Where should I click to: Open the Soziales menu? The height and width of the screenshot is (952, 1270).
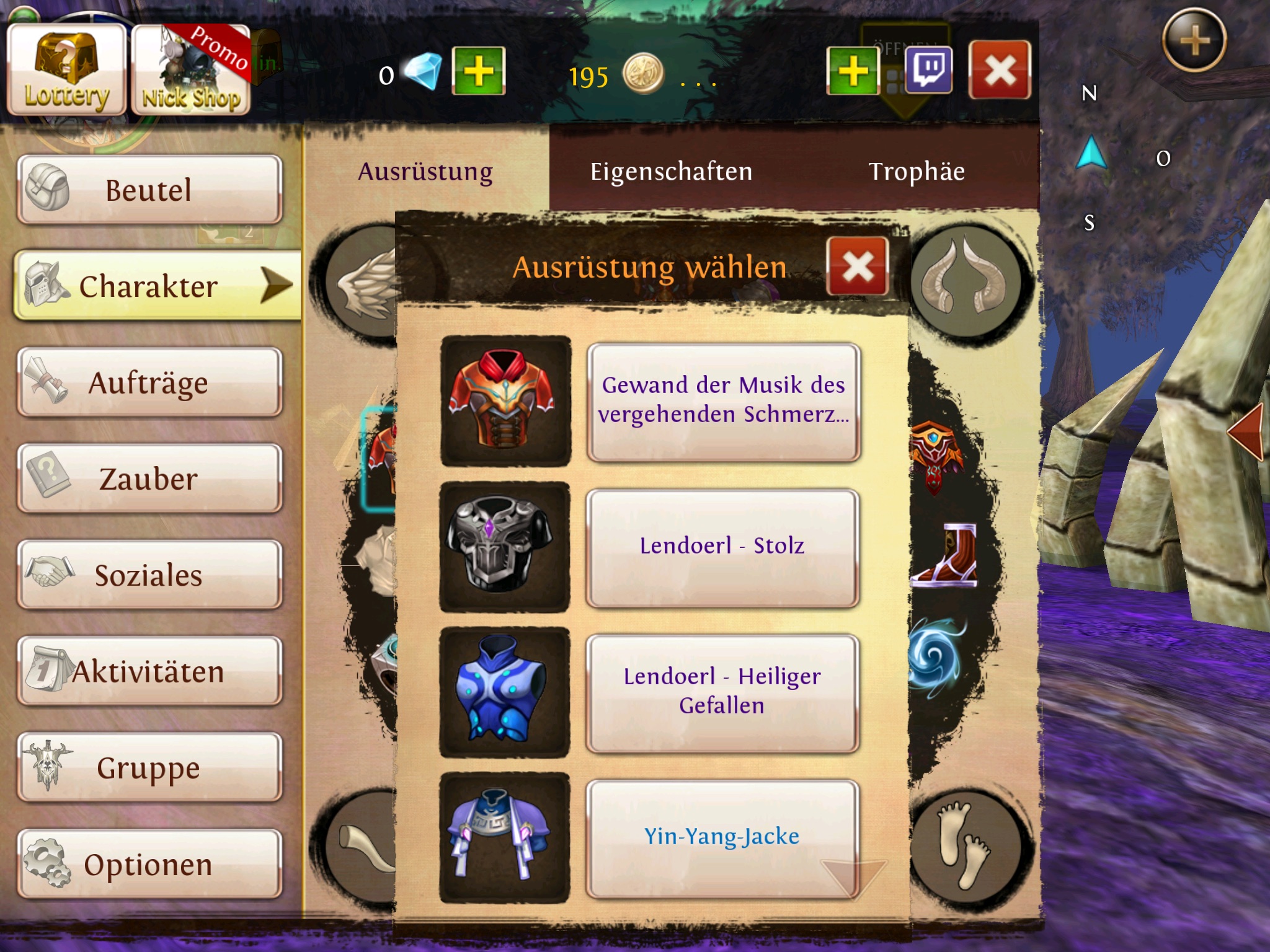pos(149,575)
